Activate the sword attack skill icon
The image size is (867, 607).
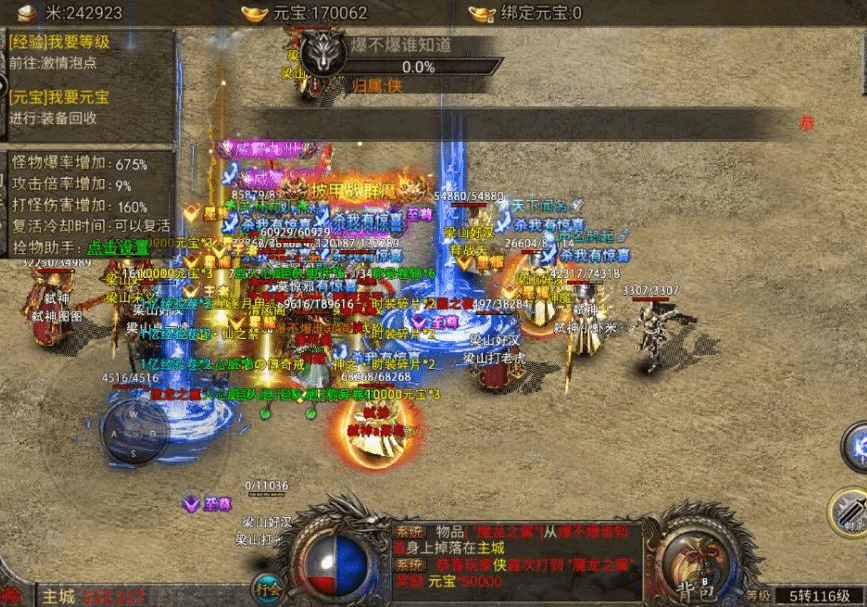pos(850,511)
